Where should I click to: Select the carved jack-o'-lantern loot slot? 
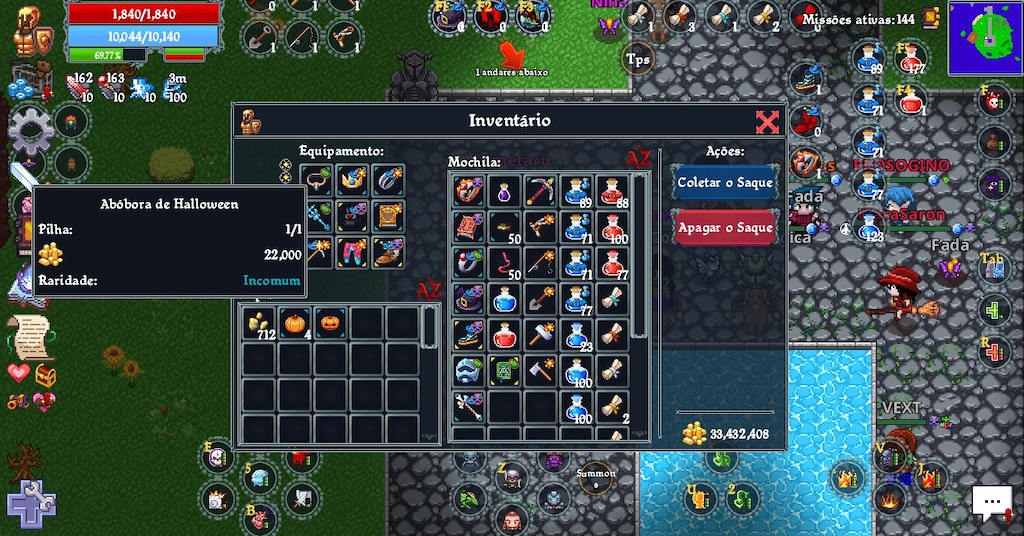(x=331, y=322)
